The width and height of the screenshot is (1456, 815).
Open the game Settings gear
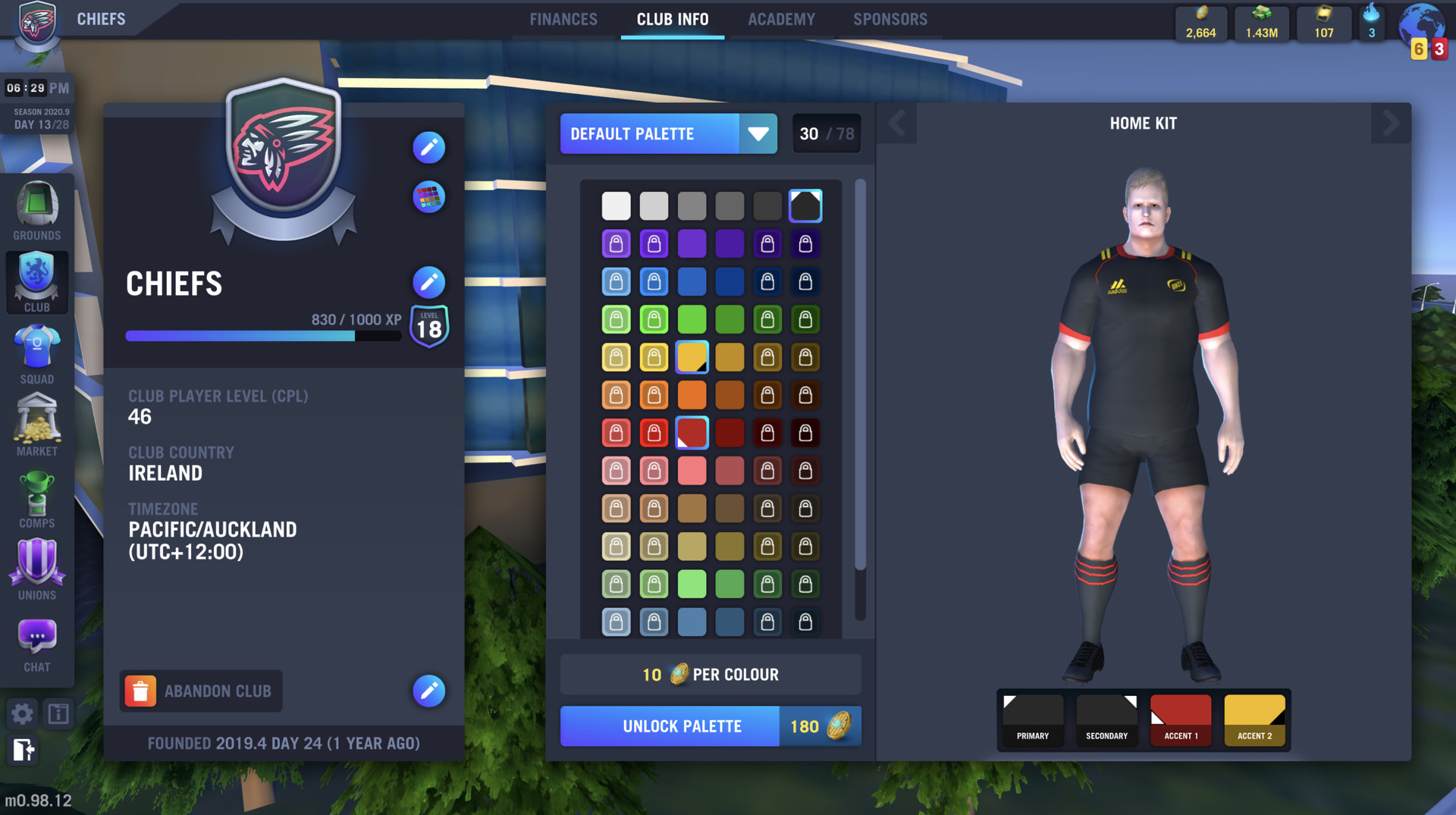point(22,713)
